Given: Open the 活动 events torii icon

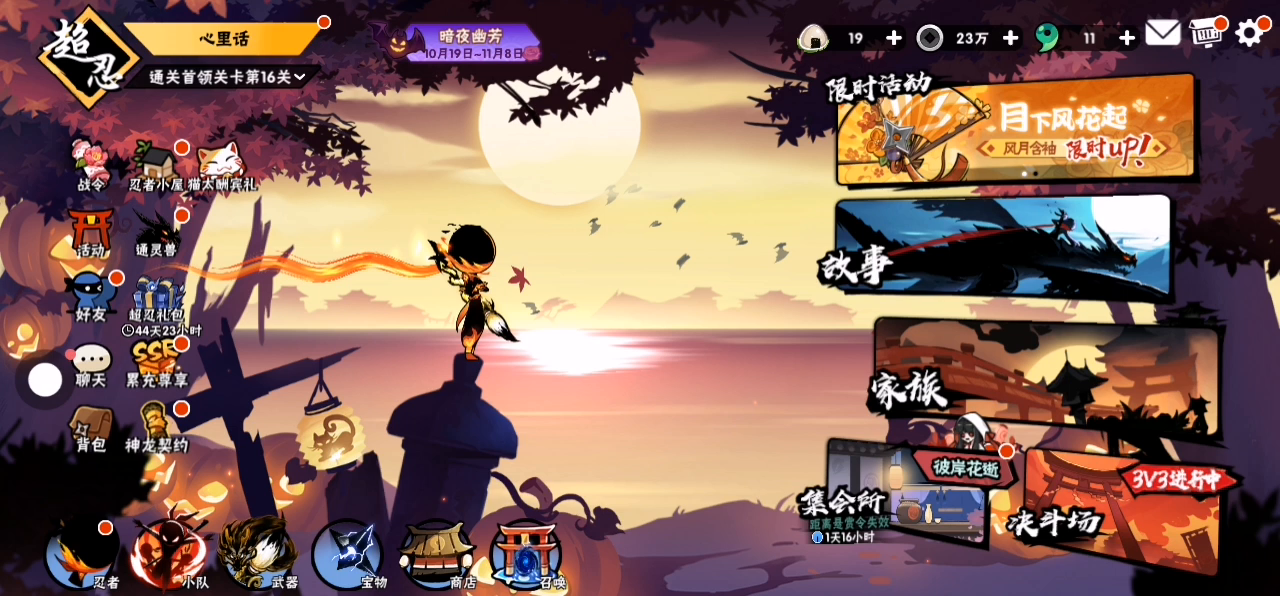Looking at the screenshot, I should [91, 233].
